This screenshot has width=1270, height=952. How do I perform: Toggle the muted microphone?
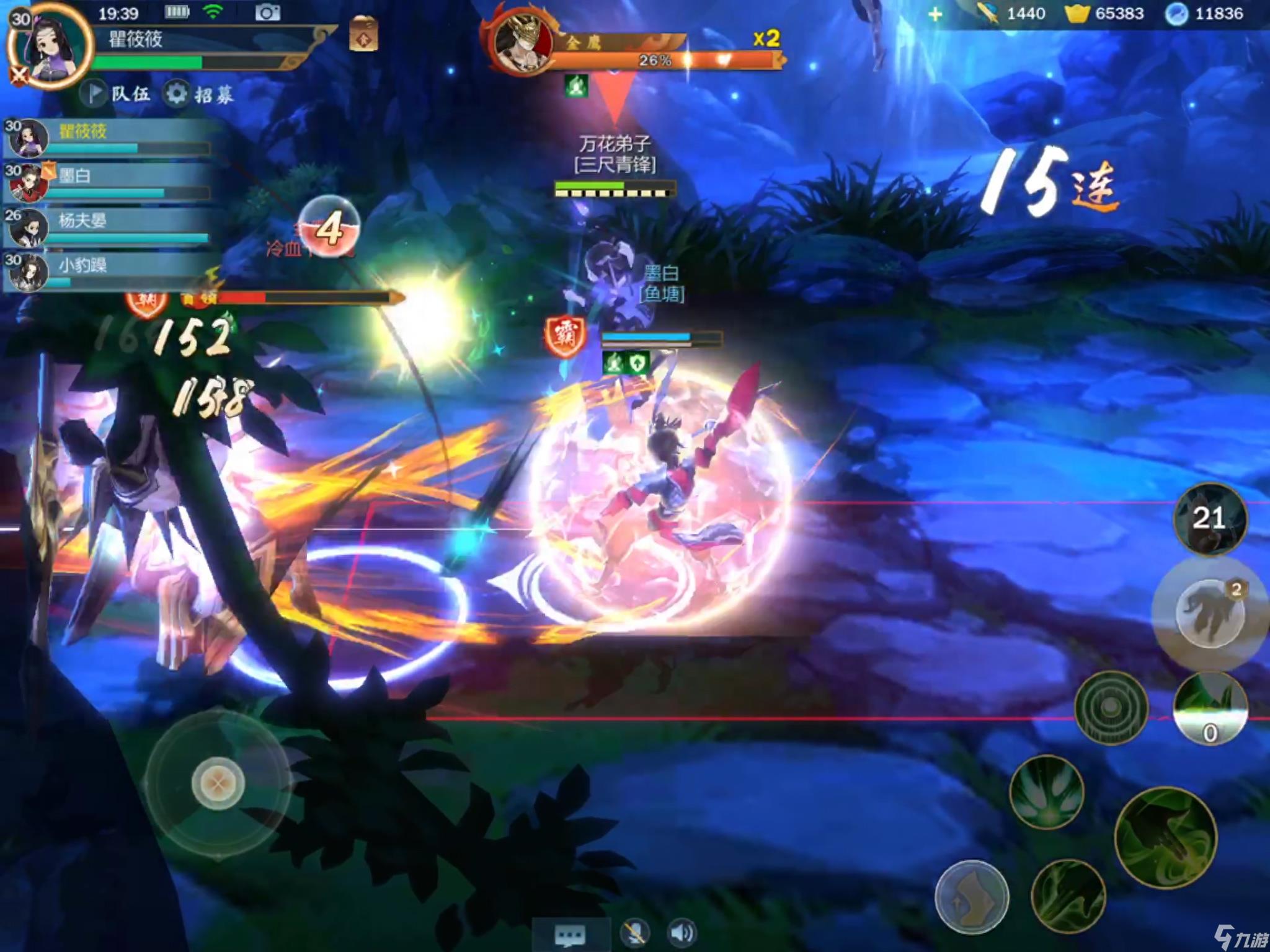tap(634, 933)
